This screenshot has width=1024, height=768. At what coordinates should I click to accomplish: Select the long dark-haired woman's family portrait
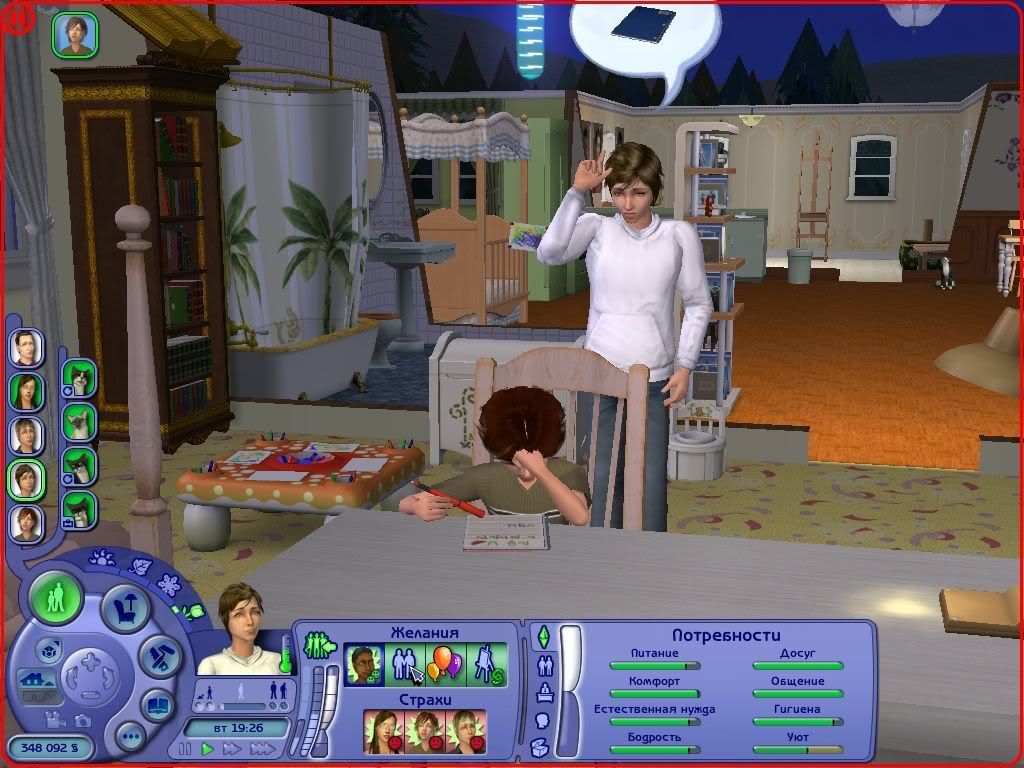(x=26, y=391)
